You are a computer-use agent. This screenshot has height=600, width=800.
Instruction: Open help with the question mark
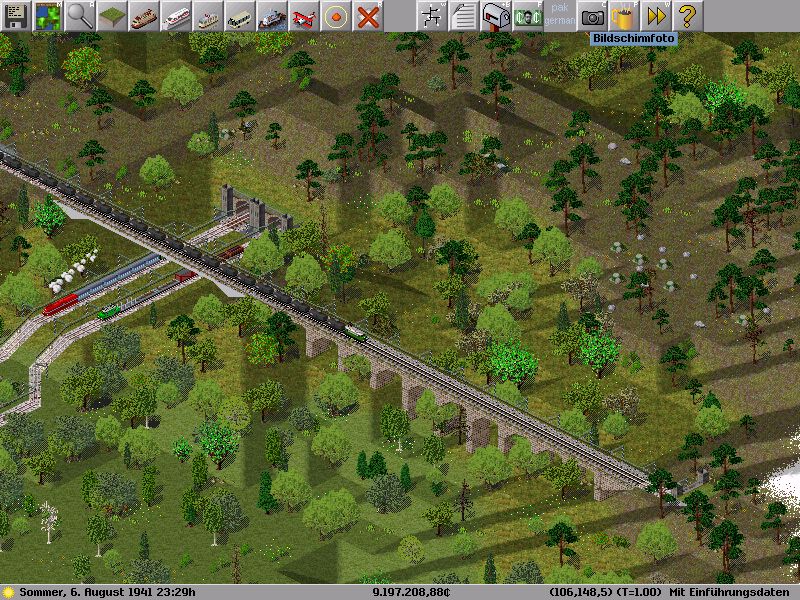688,15
